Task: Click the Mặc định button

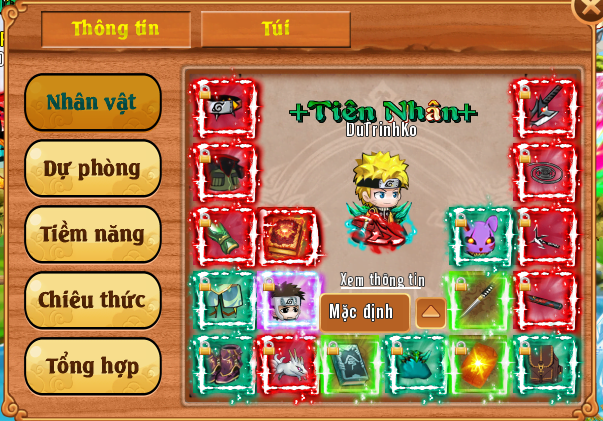Action: [x=362, y=312]
